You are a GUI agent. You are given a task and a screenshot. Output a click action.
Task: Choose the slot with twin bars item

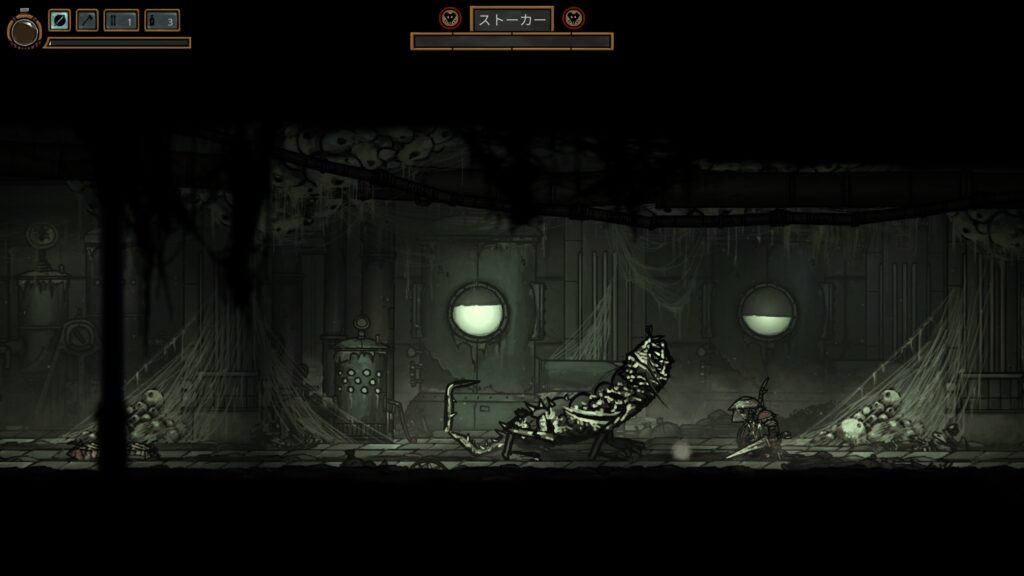(121, 20)
